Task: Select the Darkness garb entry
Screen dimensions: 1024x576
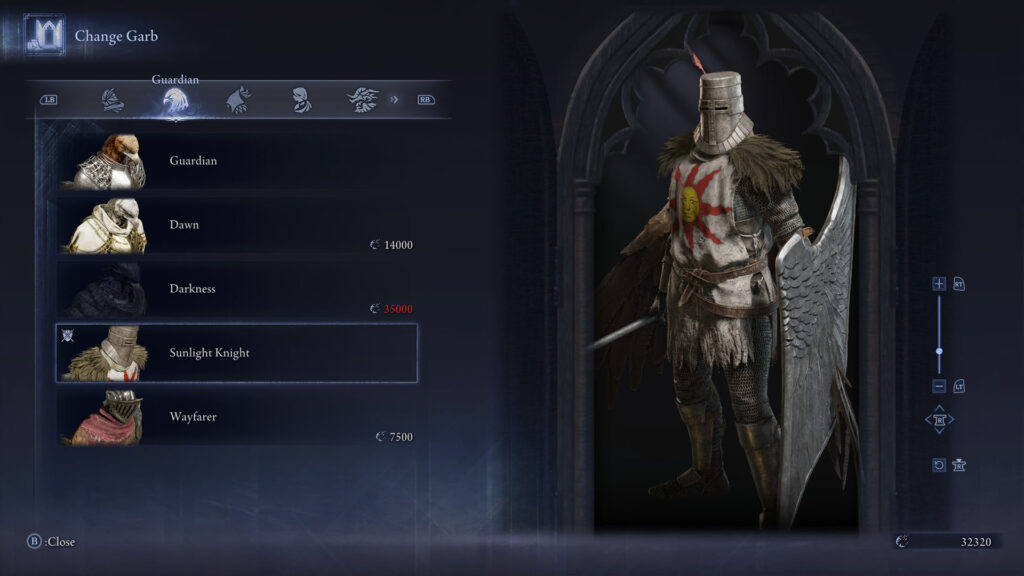Action: pos(236,289)
